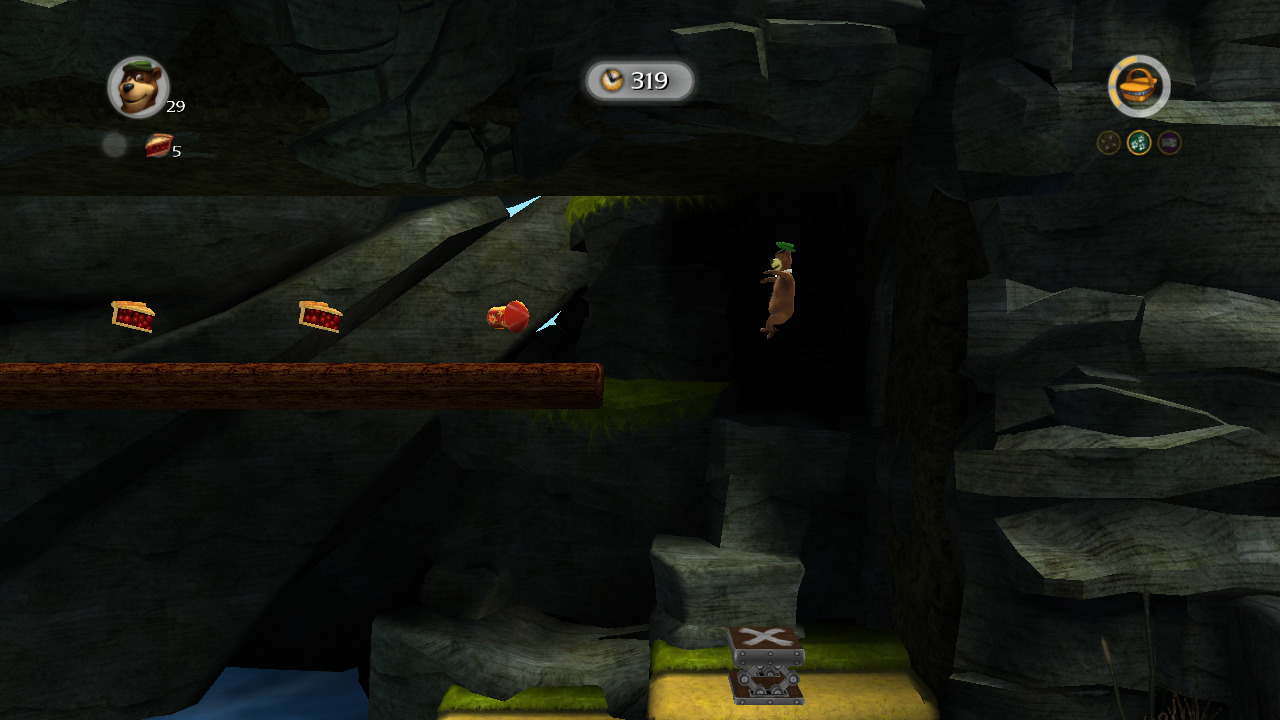The width and height of the screenshot is (1280, 720).
Task: Select the pie slice counter icon
Action: (158, 146)
